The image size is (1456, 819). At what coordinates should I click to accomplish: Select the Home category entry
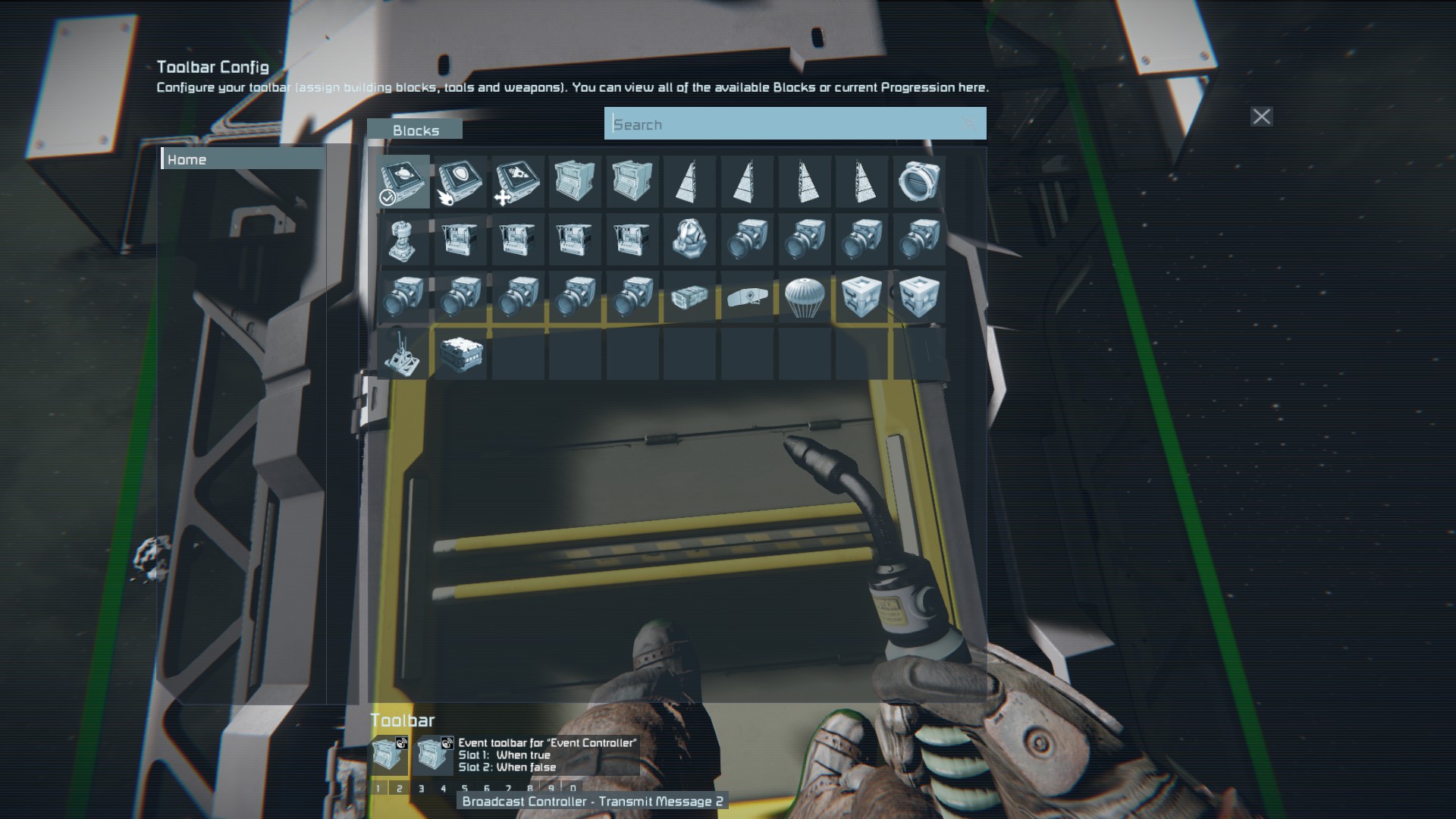pyautogui.click(x=243, y=159)
